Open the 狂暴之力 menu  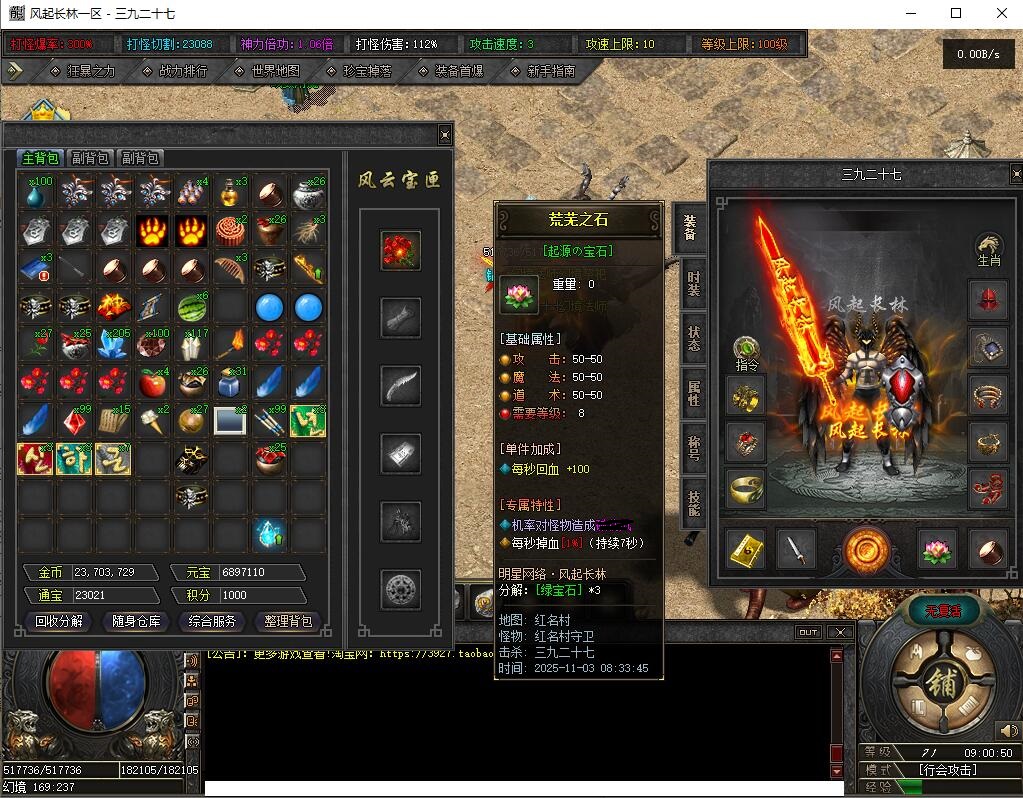point(90,71)
